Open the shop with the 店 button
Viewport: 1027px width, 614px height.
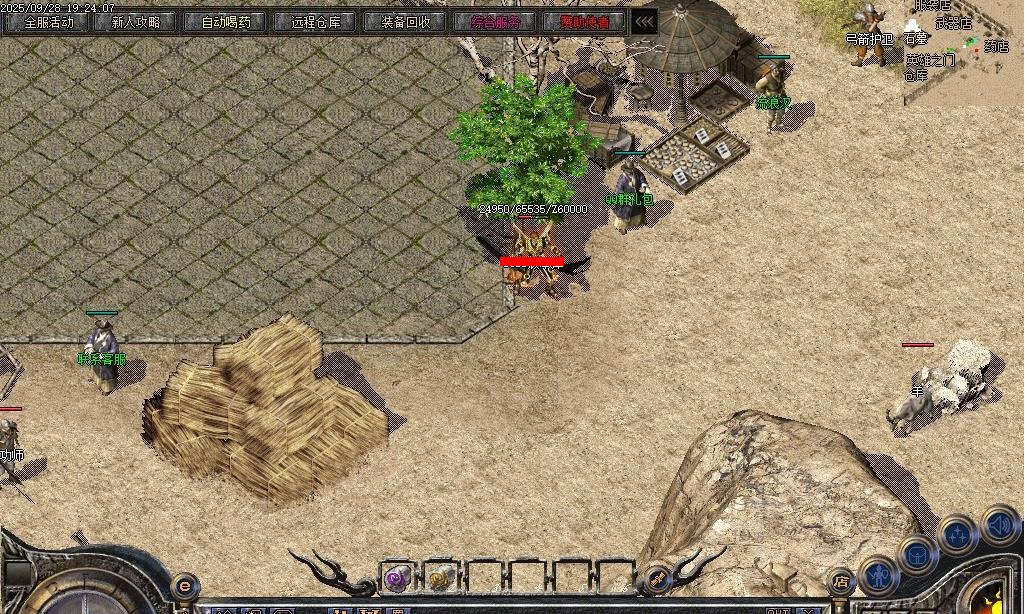coord(841,581)
